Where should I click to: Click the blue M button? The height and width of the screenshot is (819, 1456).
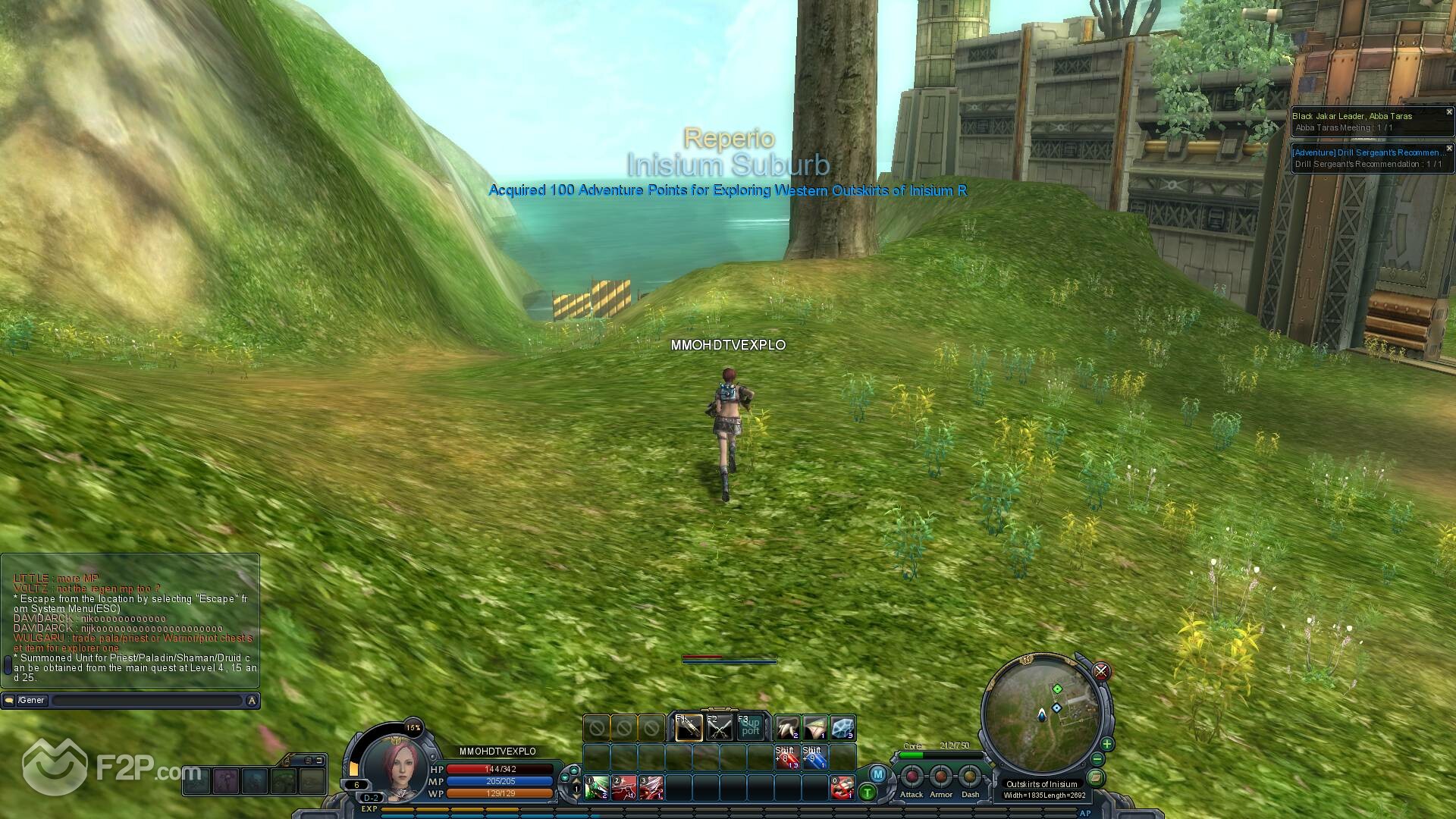click(877, 774)
